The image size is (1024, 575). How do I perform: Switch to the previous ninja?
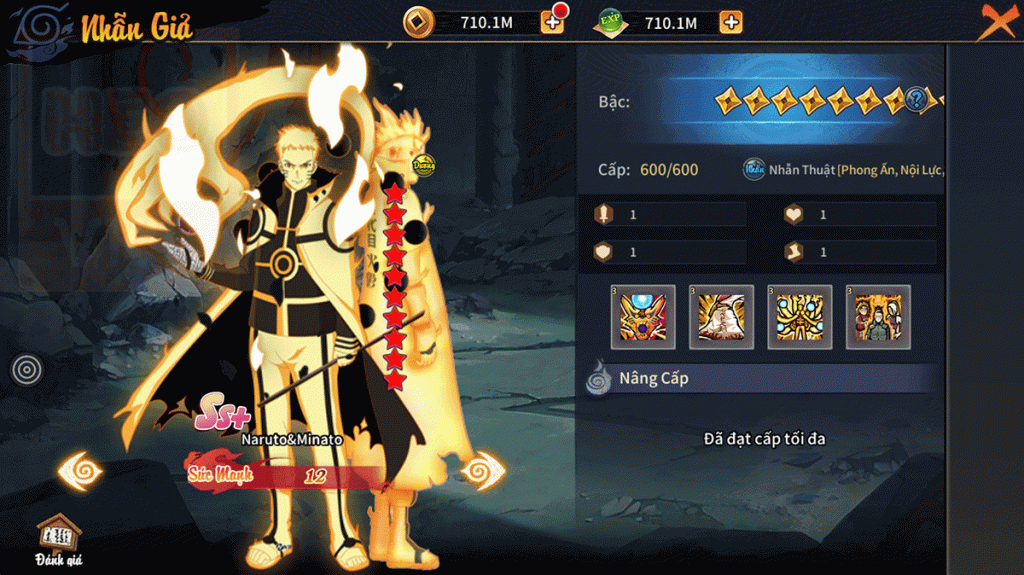pyautogui.click(x=82, y=469)
